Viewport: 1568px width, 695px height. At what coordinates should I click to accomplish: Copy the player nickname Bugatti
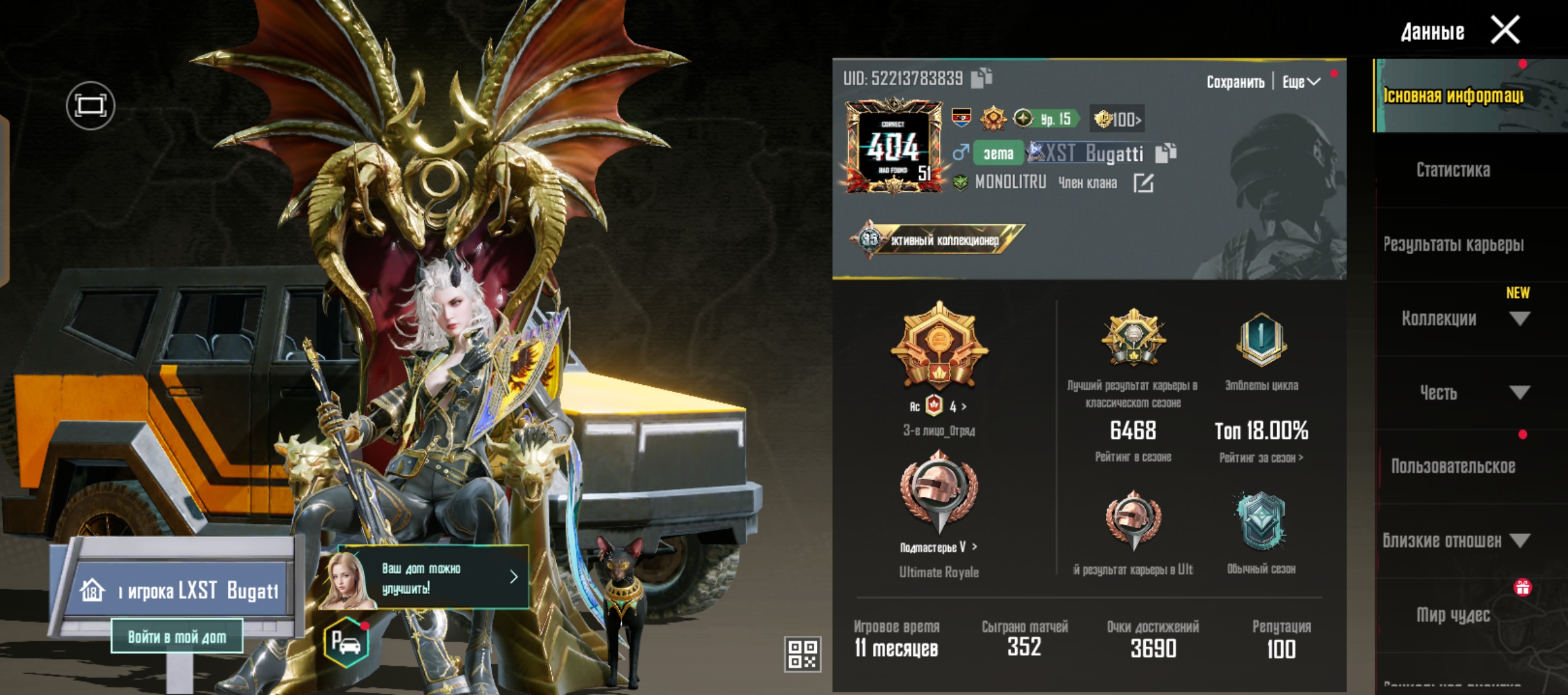[x=1166, y=153]
